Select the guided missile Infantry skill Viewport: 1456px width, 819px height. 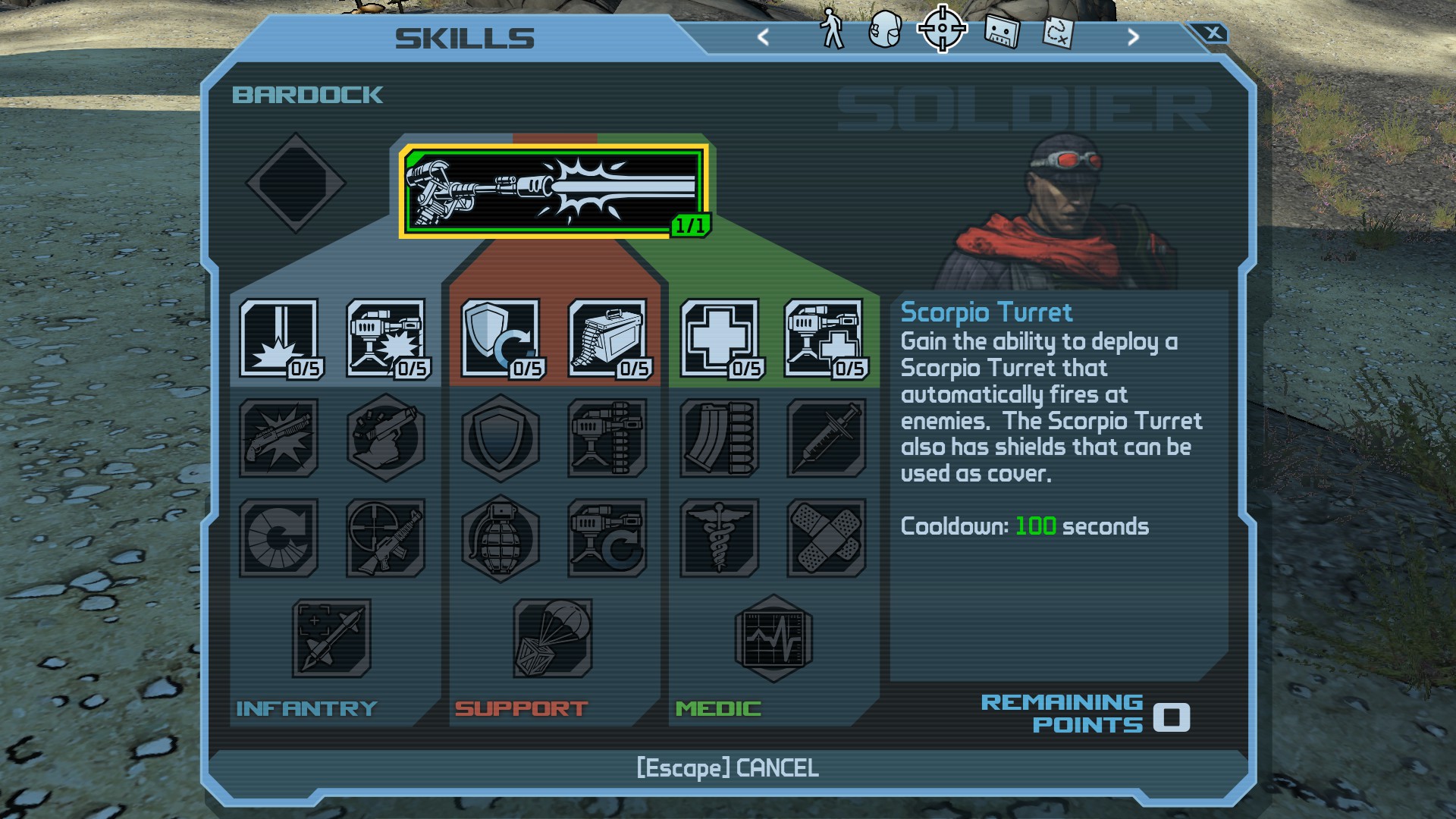332,638
